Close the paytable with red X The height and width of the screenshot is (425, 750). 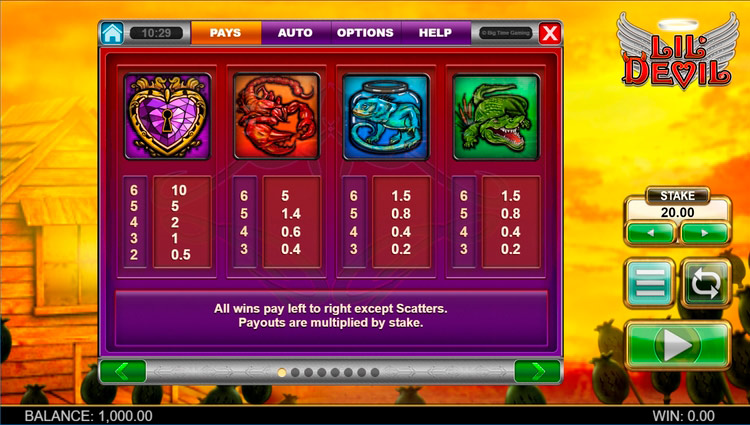pyautogui.click(x=549, y=33)
